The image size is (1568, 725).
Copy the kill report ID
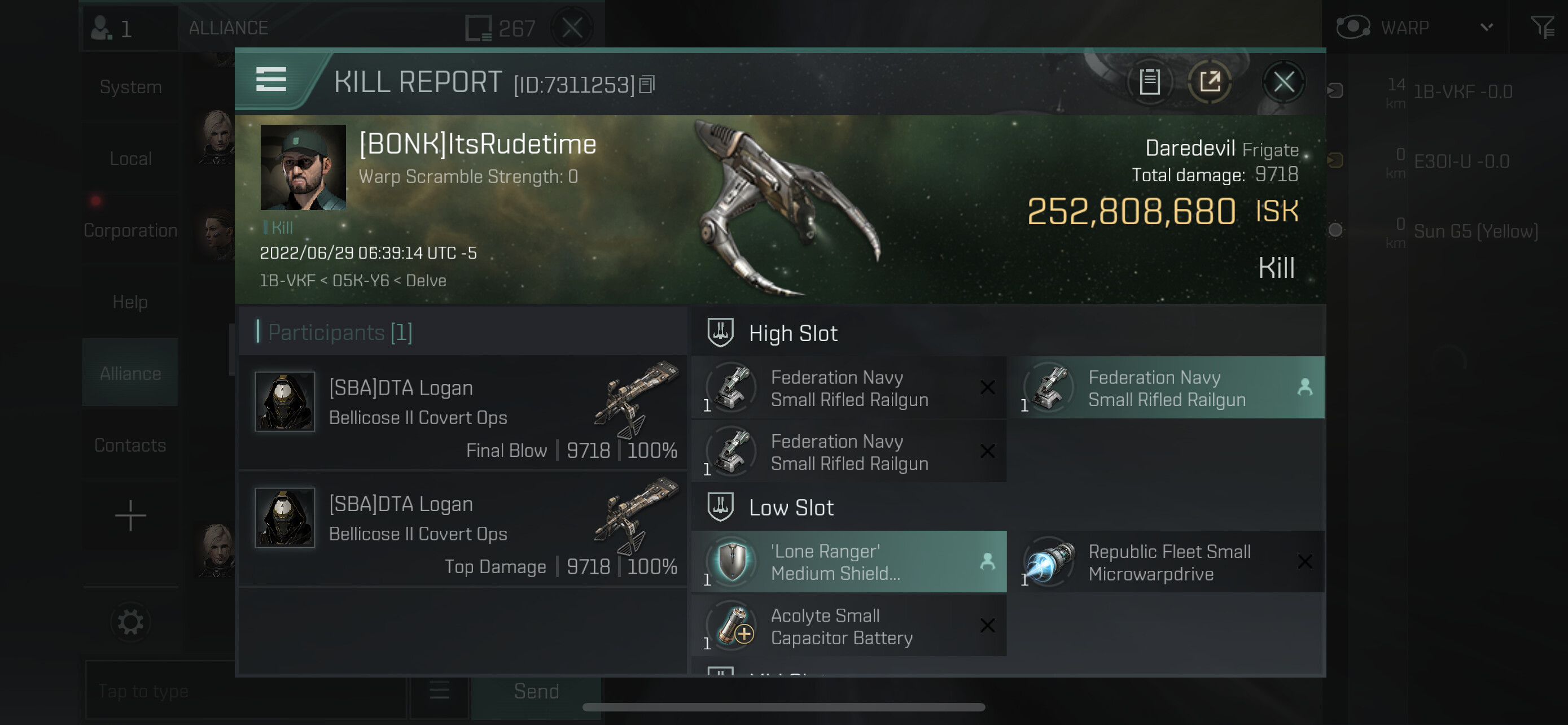(x=647, y=84)
